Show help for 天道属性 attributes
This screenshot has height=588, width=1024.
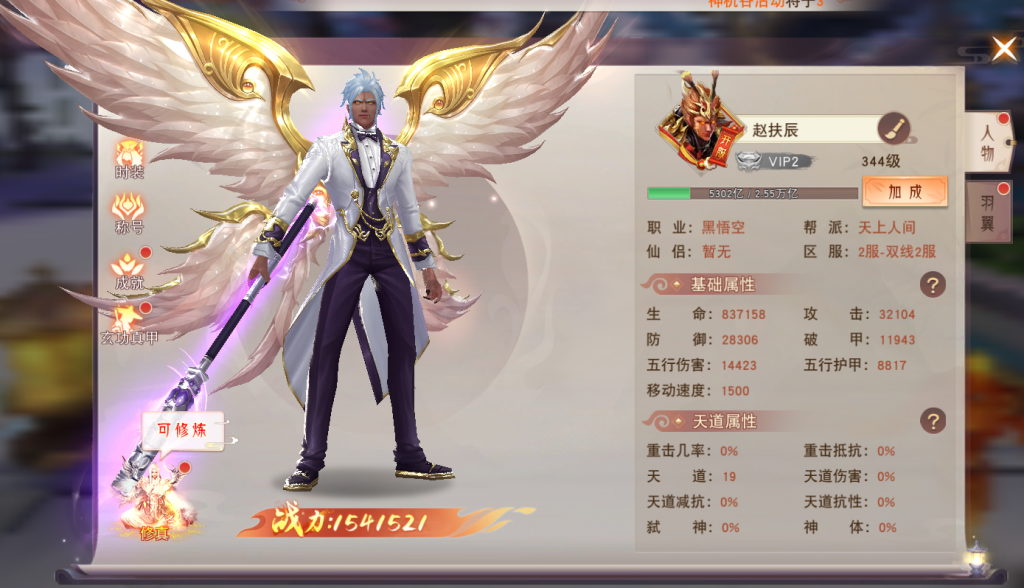click(932, 420)
